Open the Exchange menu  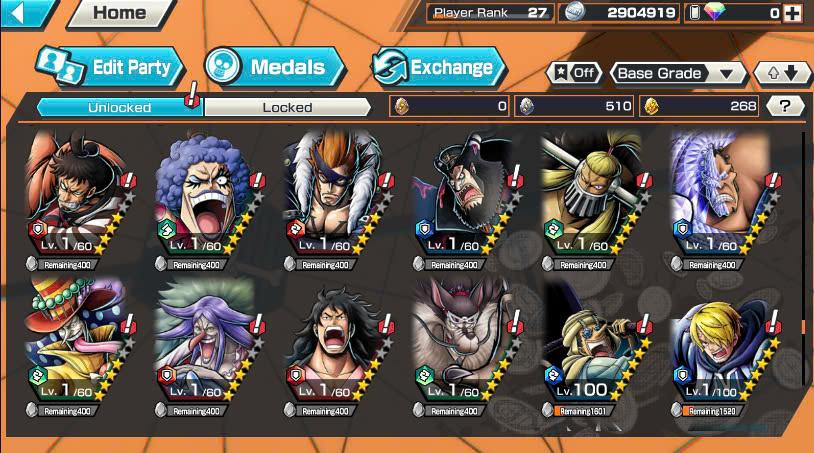[438, 68]
